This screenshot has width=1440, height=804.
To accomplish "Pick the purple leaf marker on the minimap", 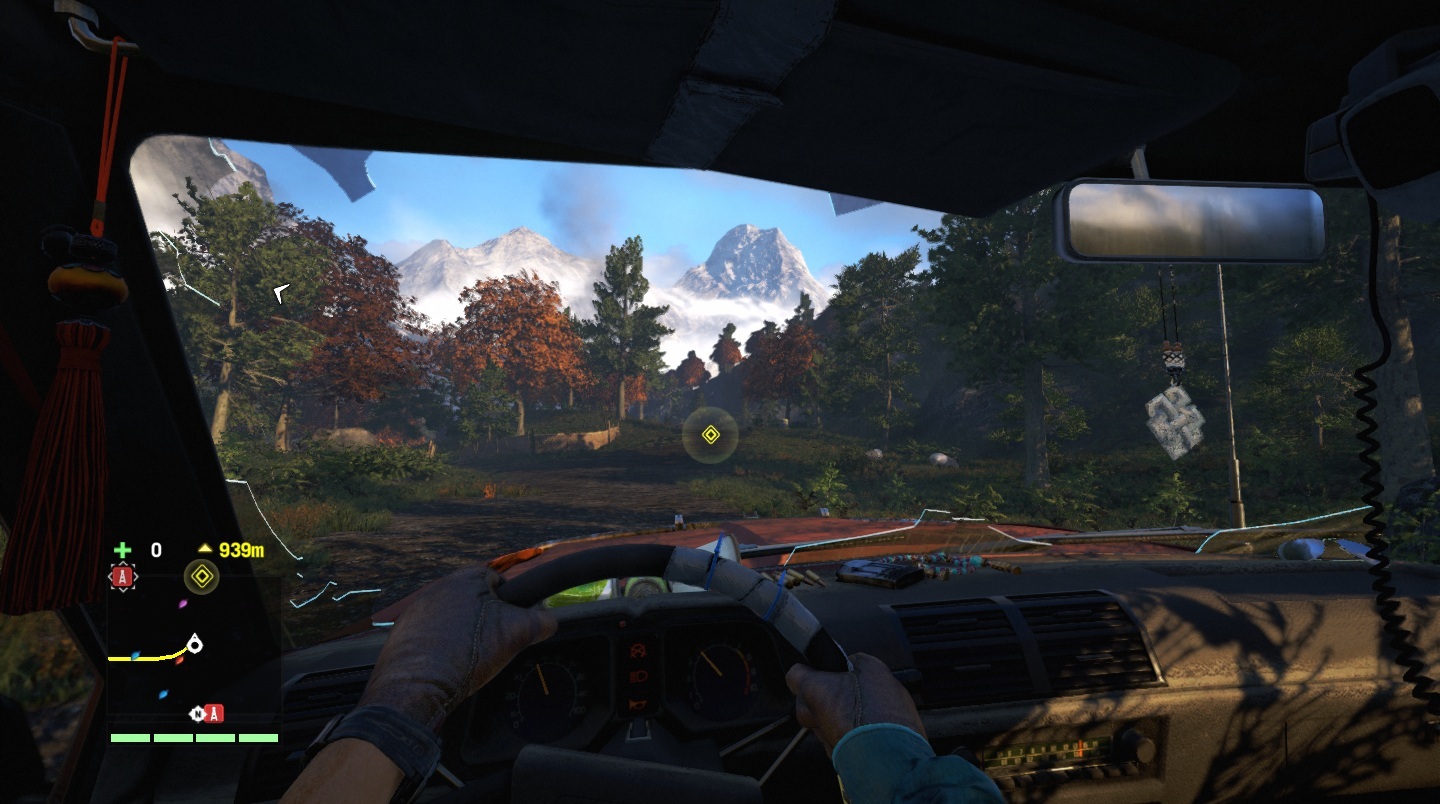I will (182, 604).
